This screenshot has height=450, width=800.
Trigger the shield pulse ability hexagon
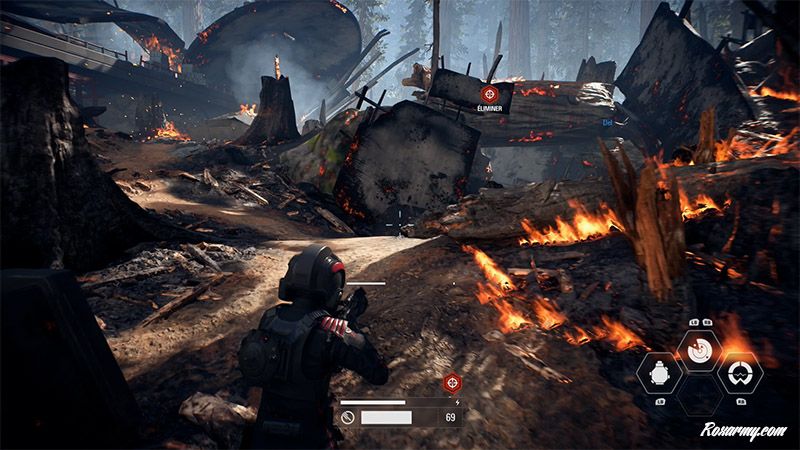click(741, 376)
